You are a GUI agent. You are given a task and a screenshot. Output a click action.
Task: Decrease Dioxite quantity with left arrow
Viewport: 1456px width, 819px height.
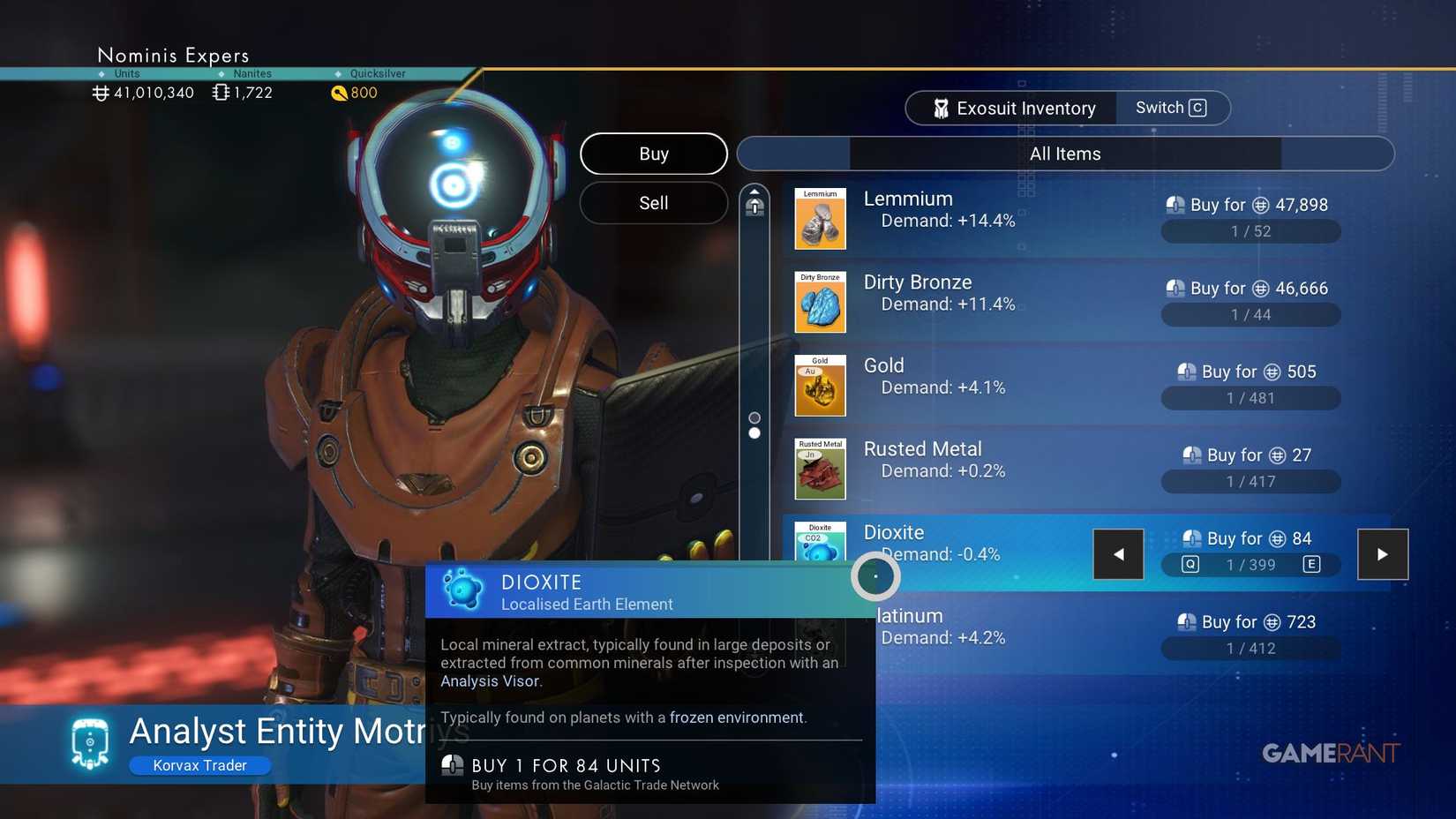1118,553
